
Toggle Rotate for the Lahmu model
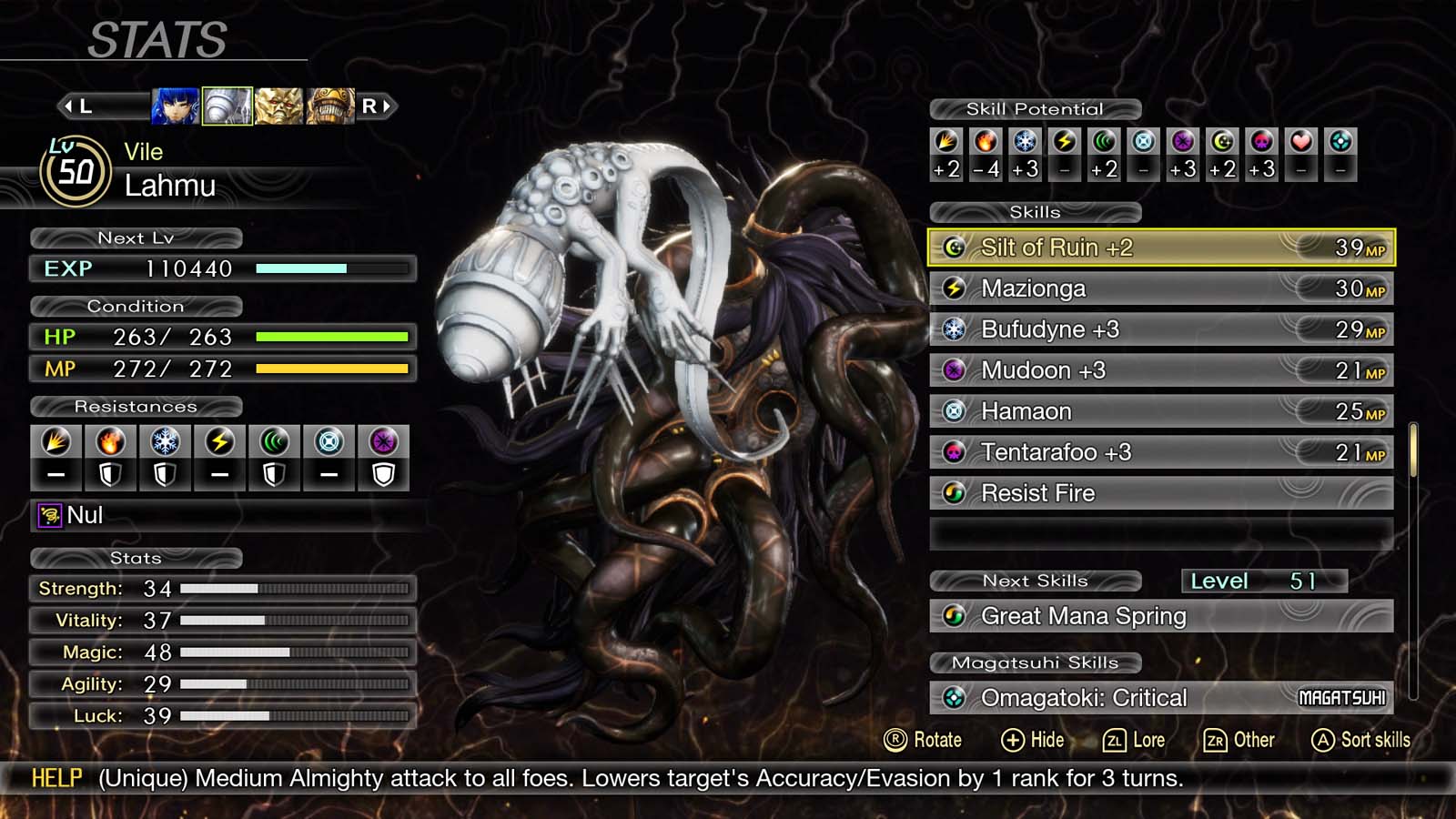coord(926,740)
